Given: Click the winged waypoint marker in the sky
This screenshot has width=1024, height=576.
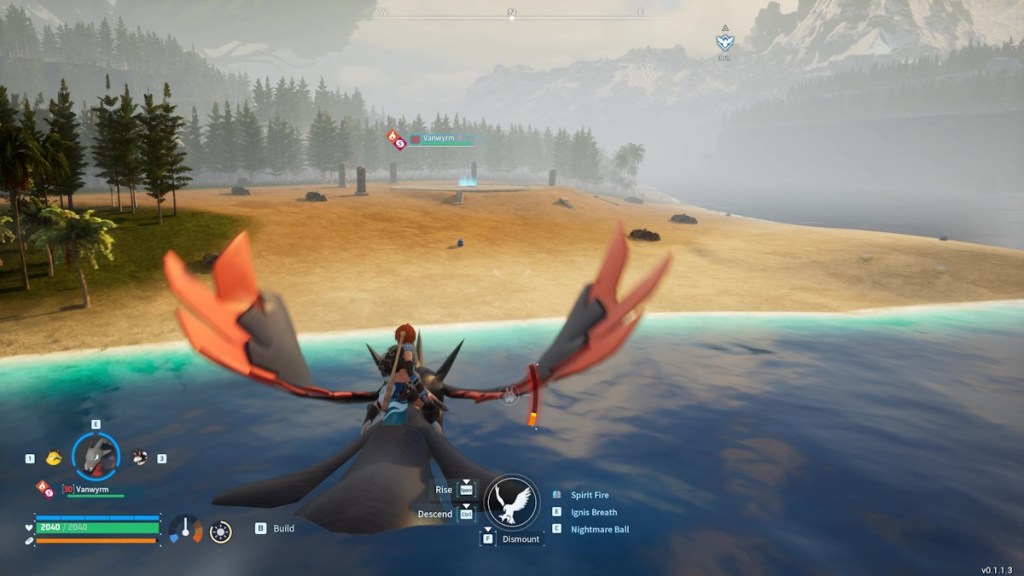Looking at the screenshot, I should pos(724,42).
